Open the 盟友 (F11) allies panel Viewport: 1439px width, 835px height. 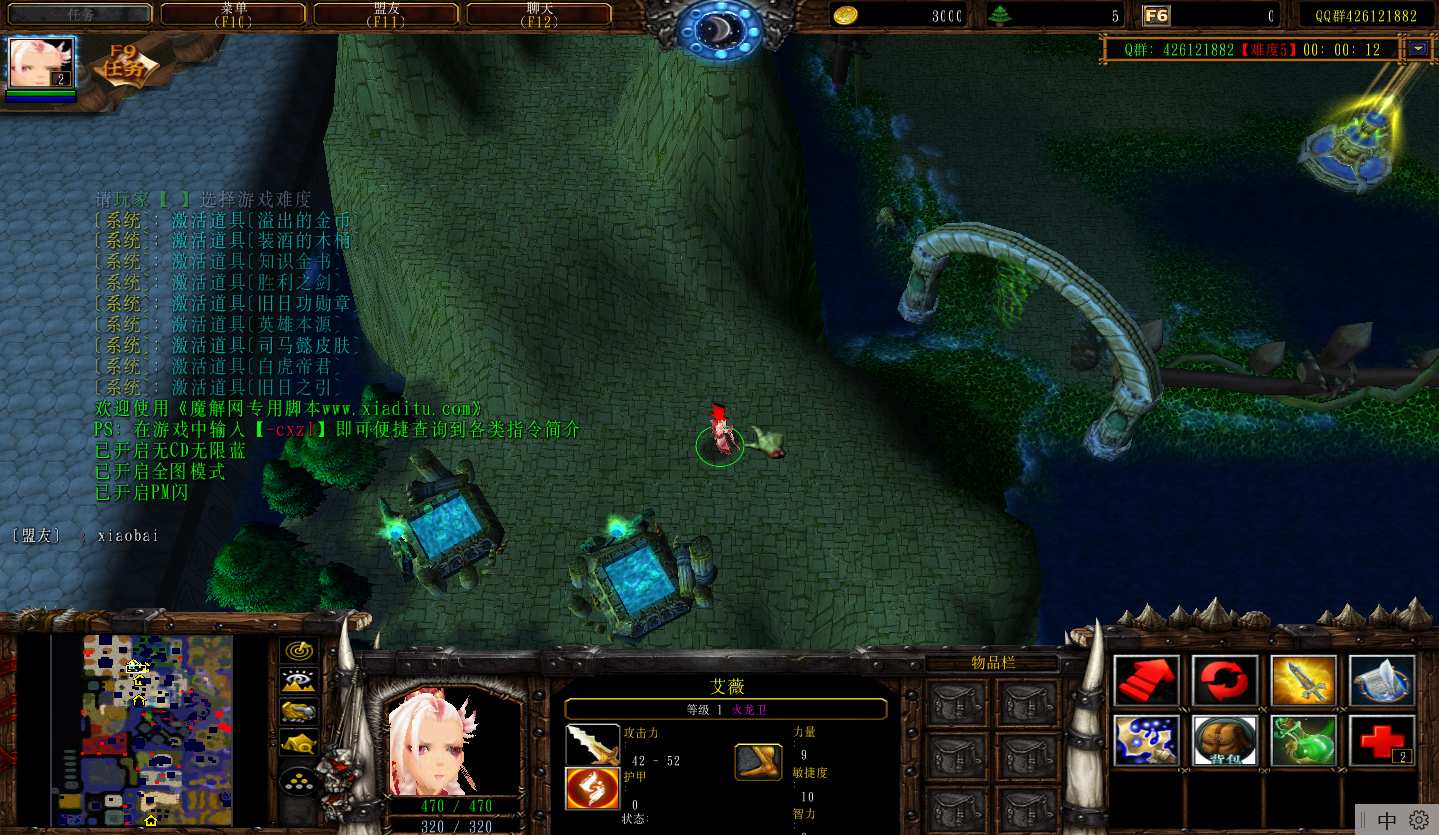pyautogui.click(x=386, y=14)
